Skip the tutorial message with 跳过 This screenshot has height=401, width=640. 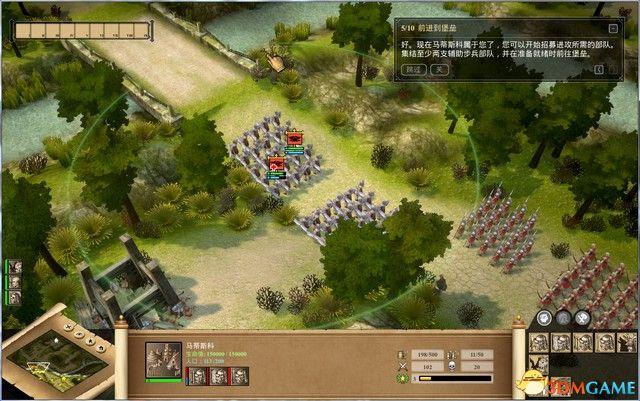[413, 71]
